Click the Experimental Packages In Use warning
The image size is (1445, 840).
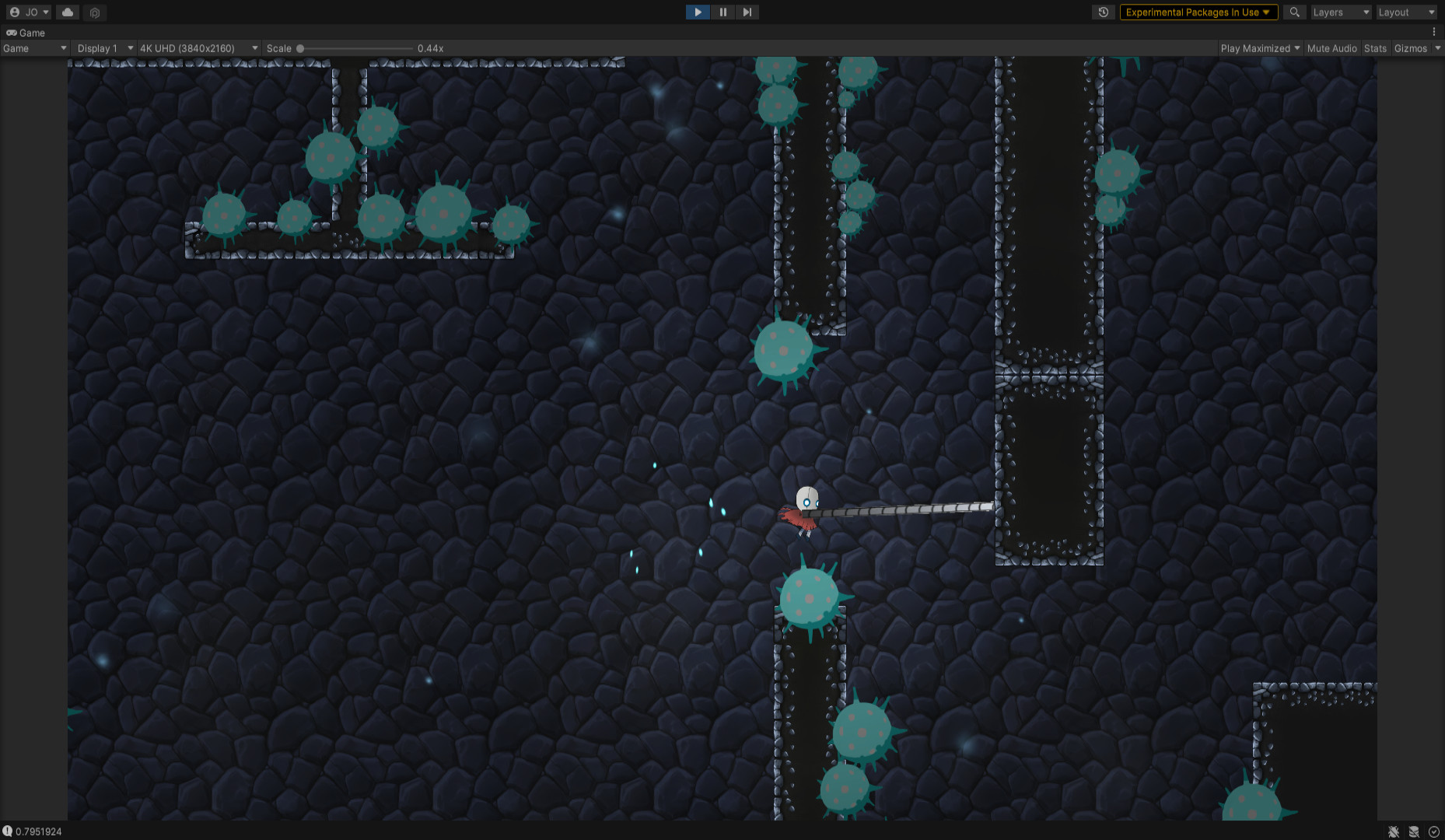click(x=1198, y=12)
